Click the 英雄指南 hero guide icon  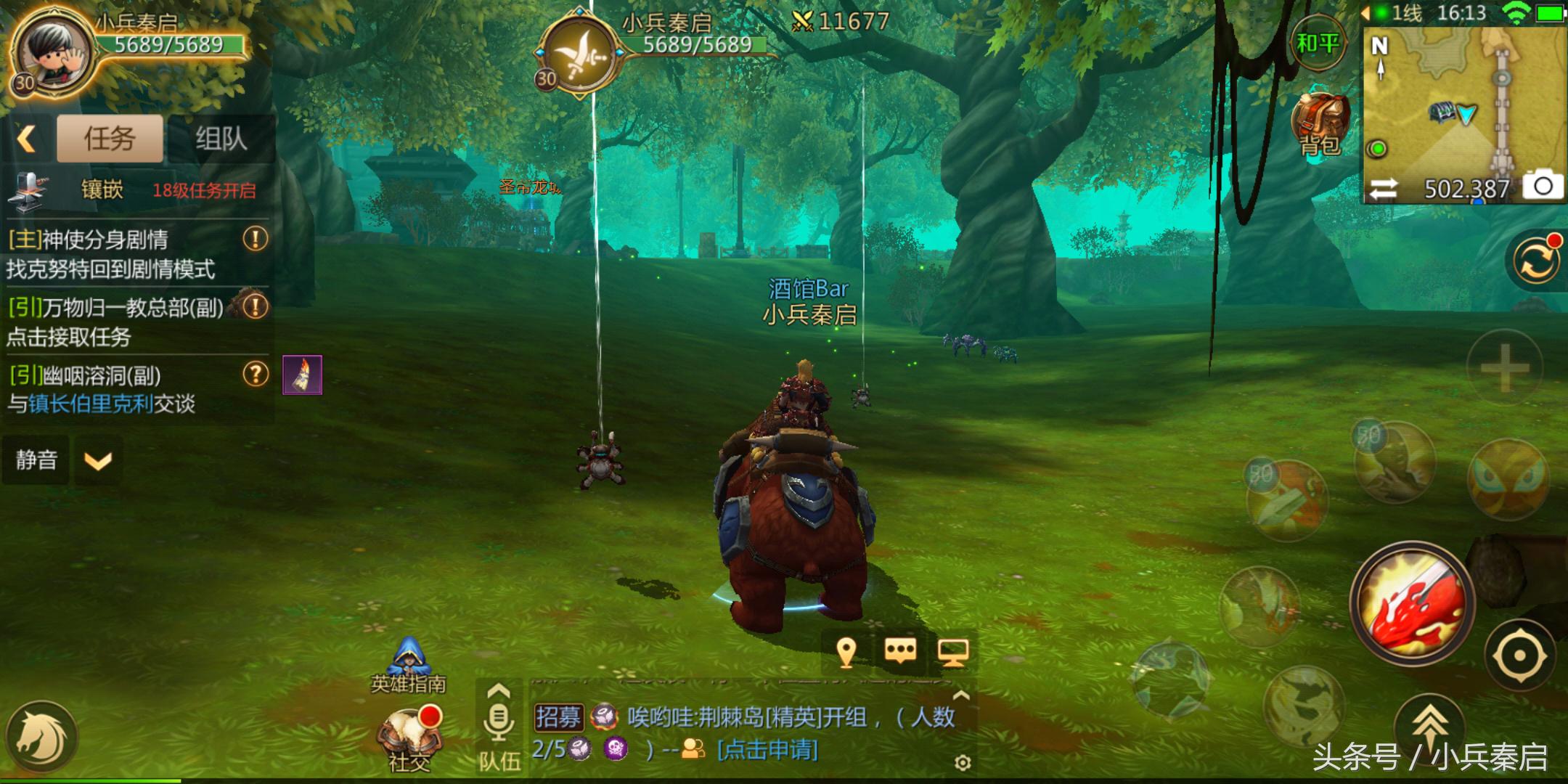click(x=409, y=664)
